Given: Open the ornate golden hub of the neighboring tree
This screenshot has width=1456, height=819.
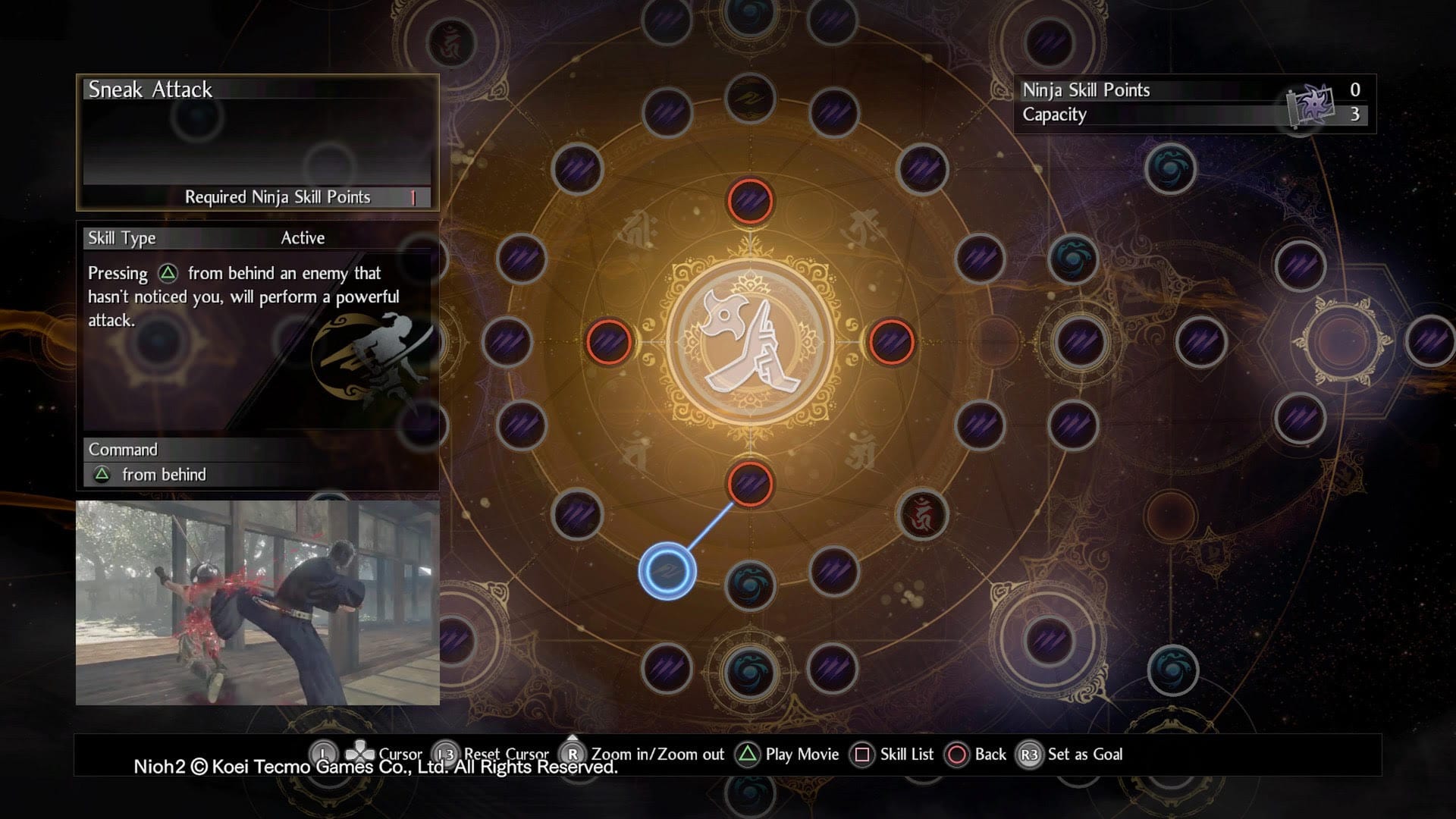Looking at the screenshot, I should [1341, 341].
